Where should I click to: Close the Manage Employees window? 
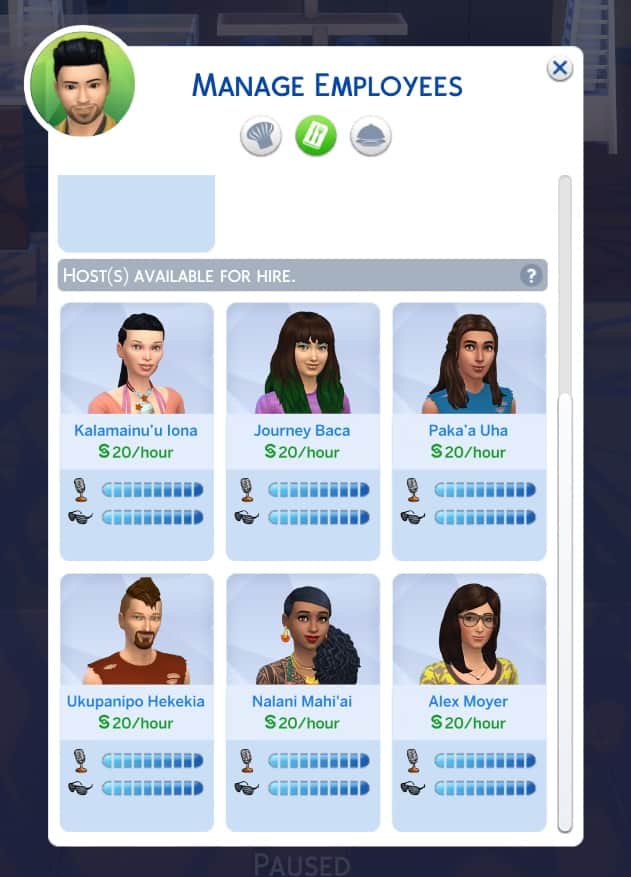pyautogui.click(x=559, y=68)
